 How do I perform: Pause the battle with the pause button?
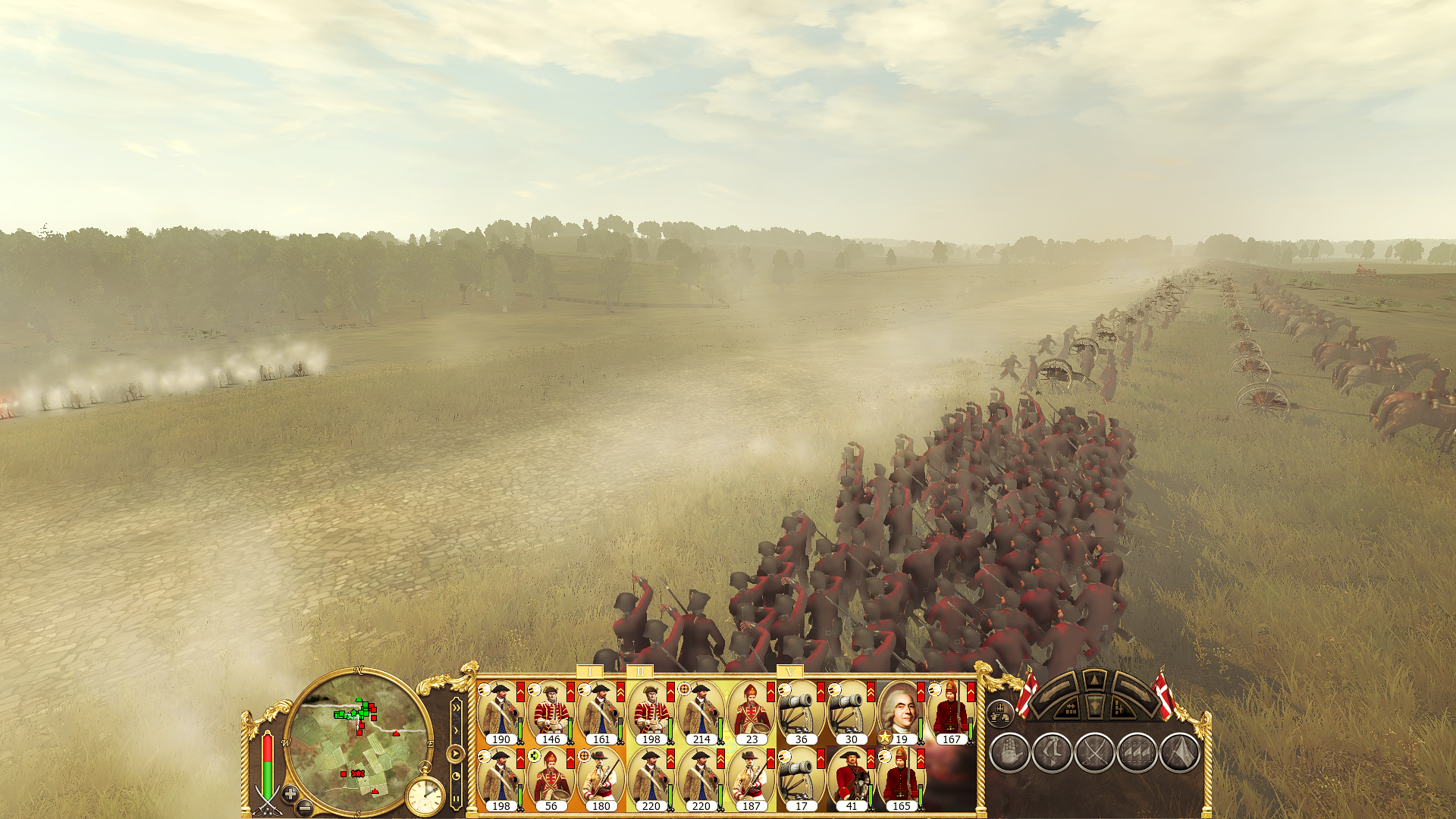[456, 799]
